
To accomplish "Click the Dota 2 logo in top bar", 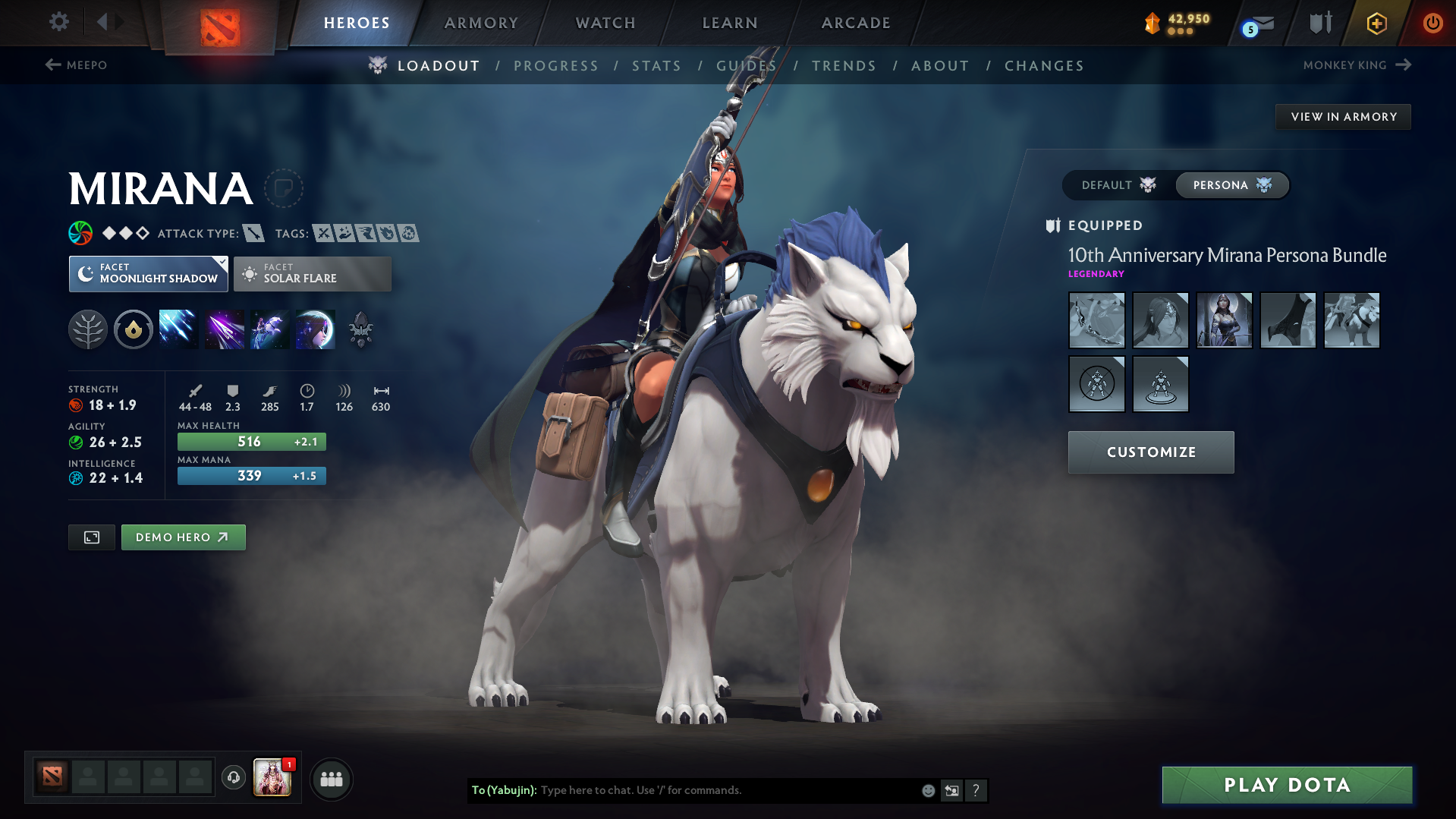I will 219,21.
